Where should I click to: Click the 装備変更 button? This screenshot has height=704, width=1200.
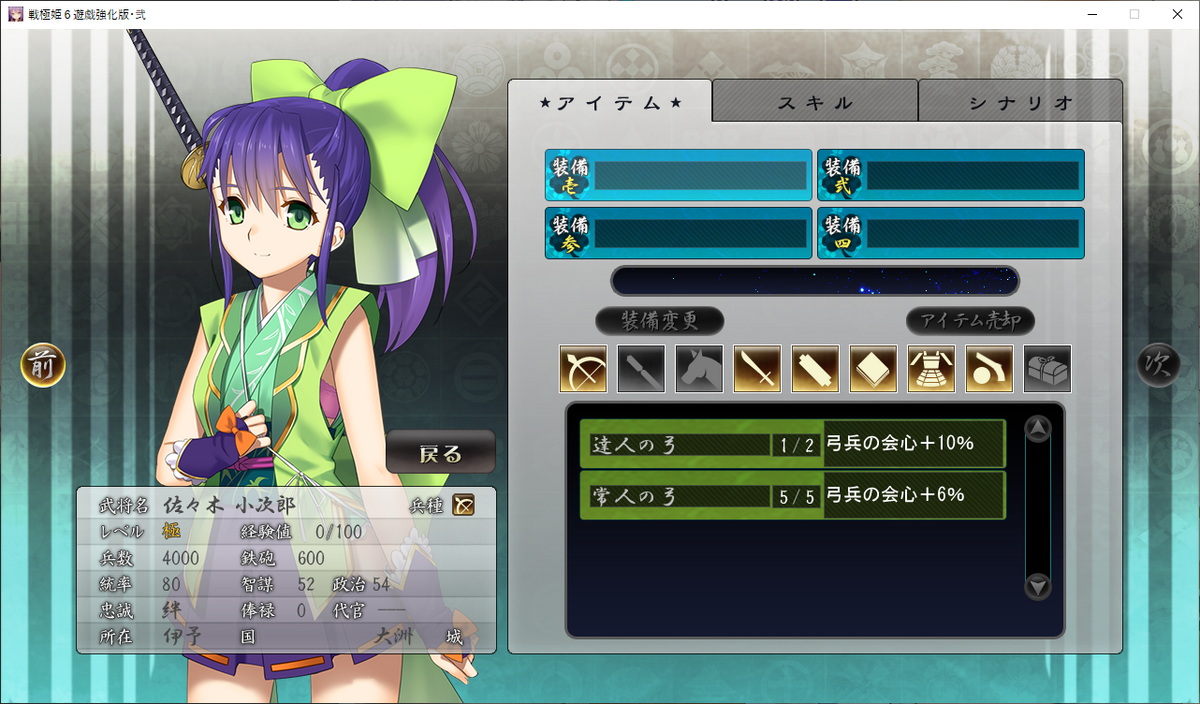[x=659, y=321]
